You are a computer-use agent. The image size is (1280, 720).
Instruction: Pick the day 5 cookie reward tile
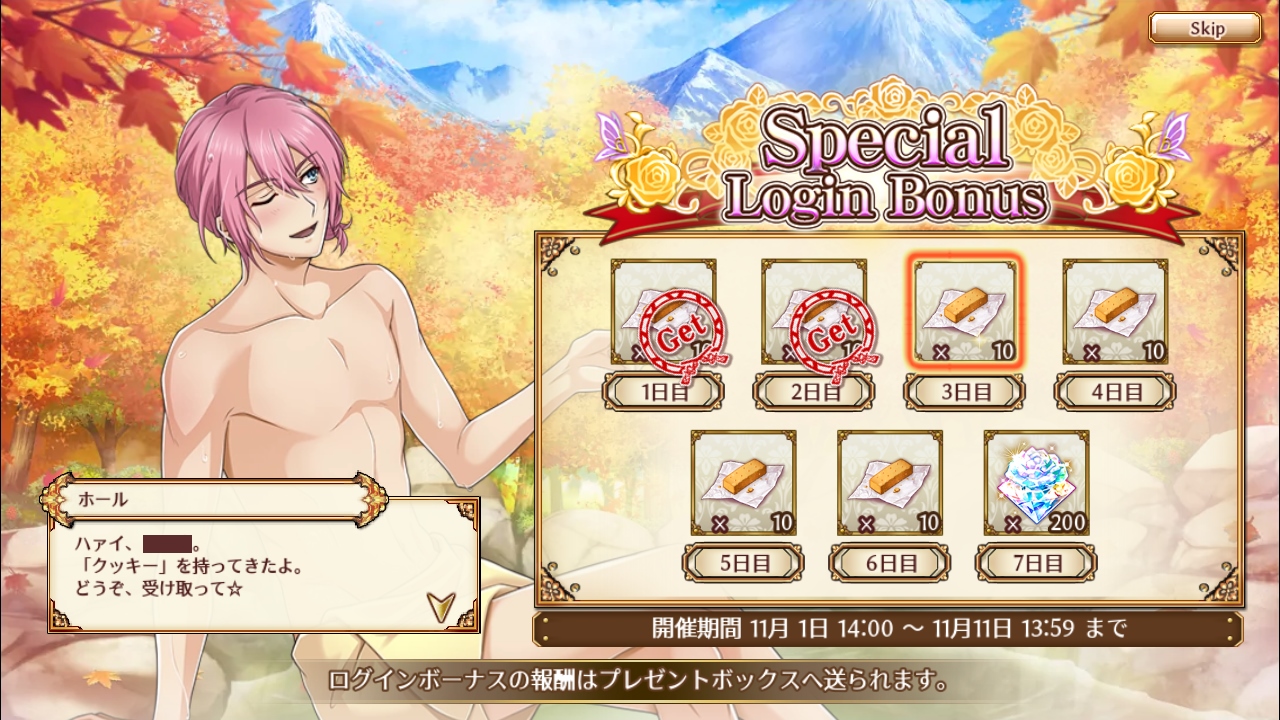point(744,483)
